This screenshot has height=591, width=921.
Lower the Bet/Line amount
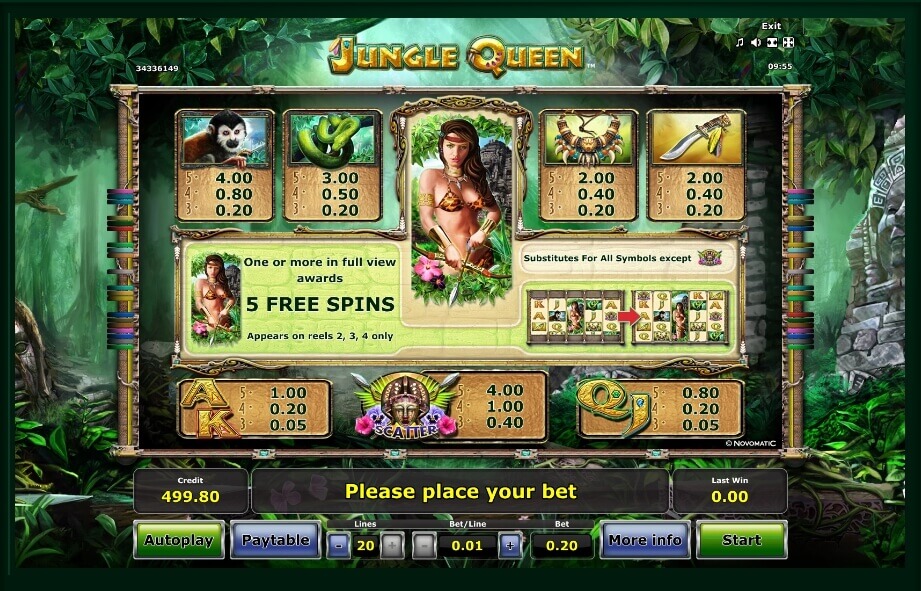(424, 545)
